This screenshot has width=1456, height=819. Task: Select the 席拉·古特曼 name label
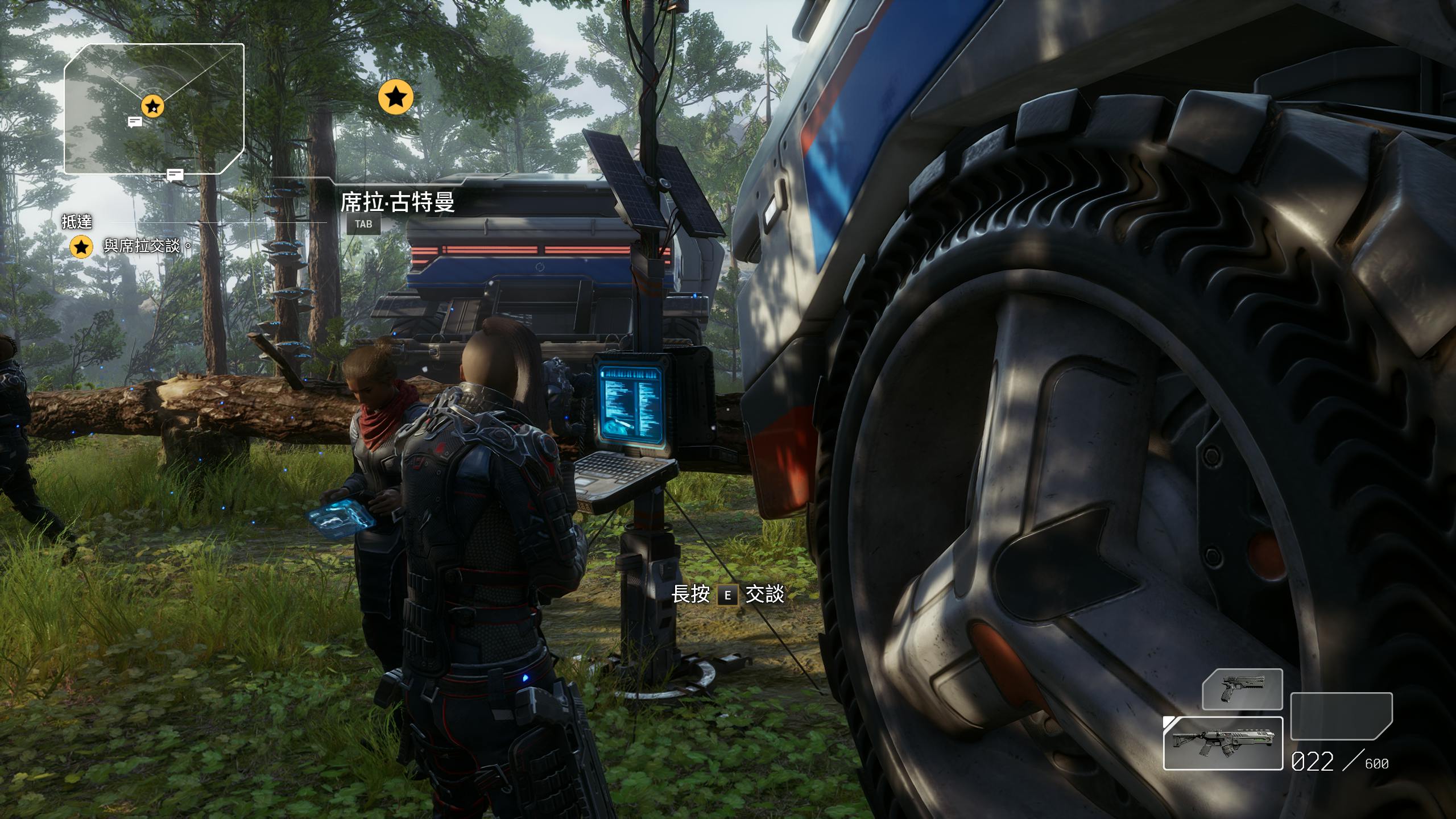pos(398,202)
